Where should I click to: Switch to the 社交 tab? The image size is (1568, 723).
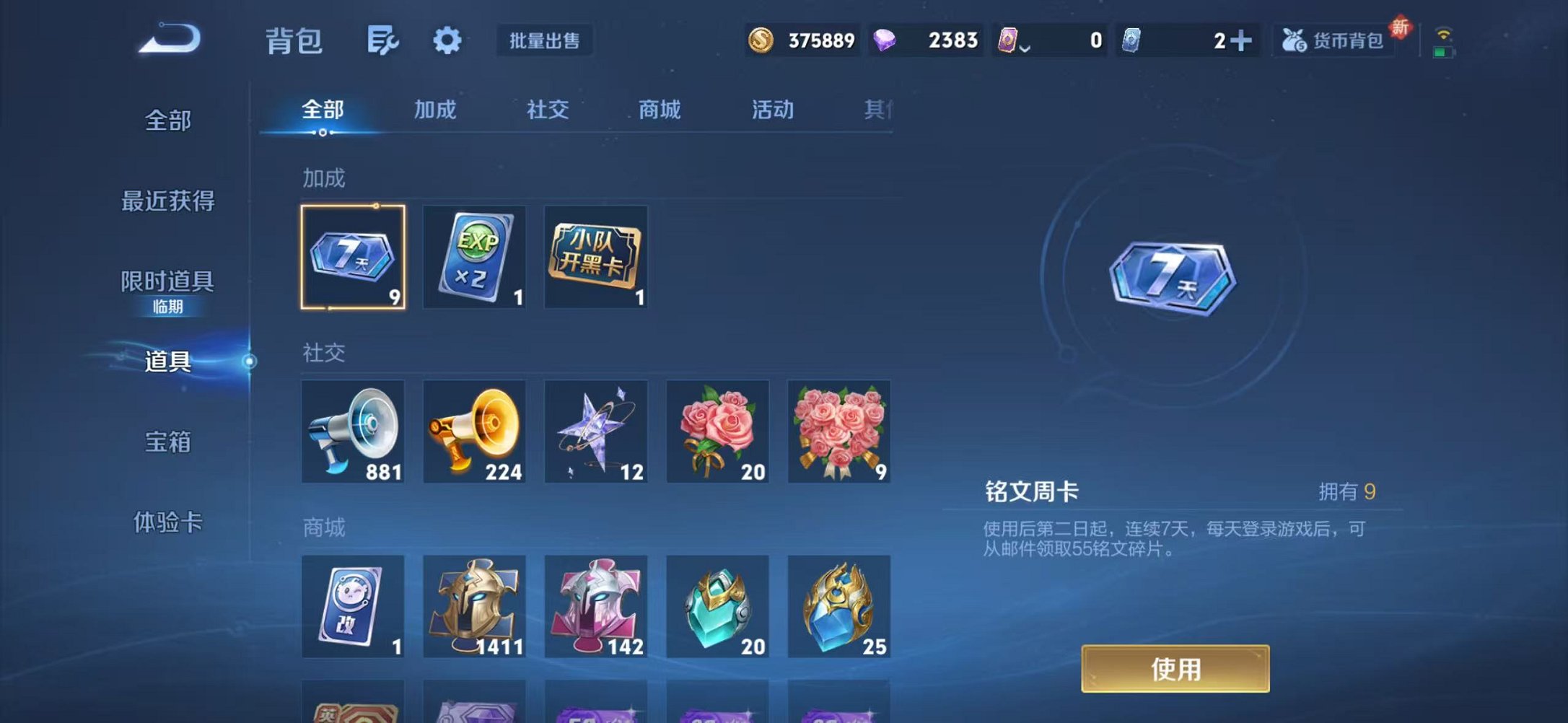[547, 110]
